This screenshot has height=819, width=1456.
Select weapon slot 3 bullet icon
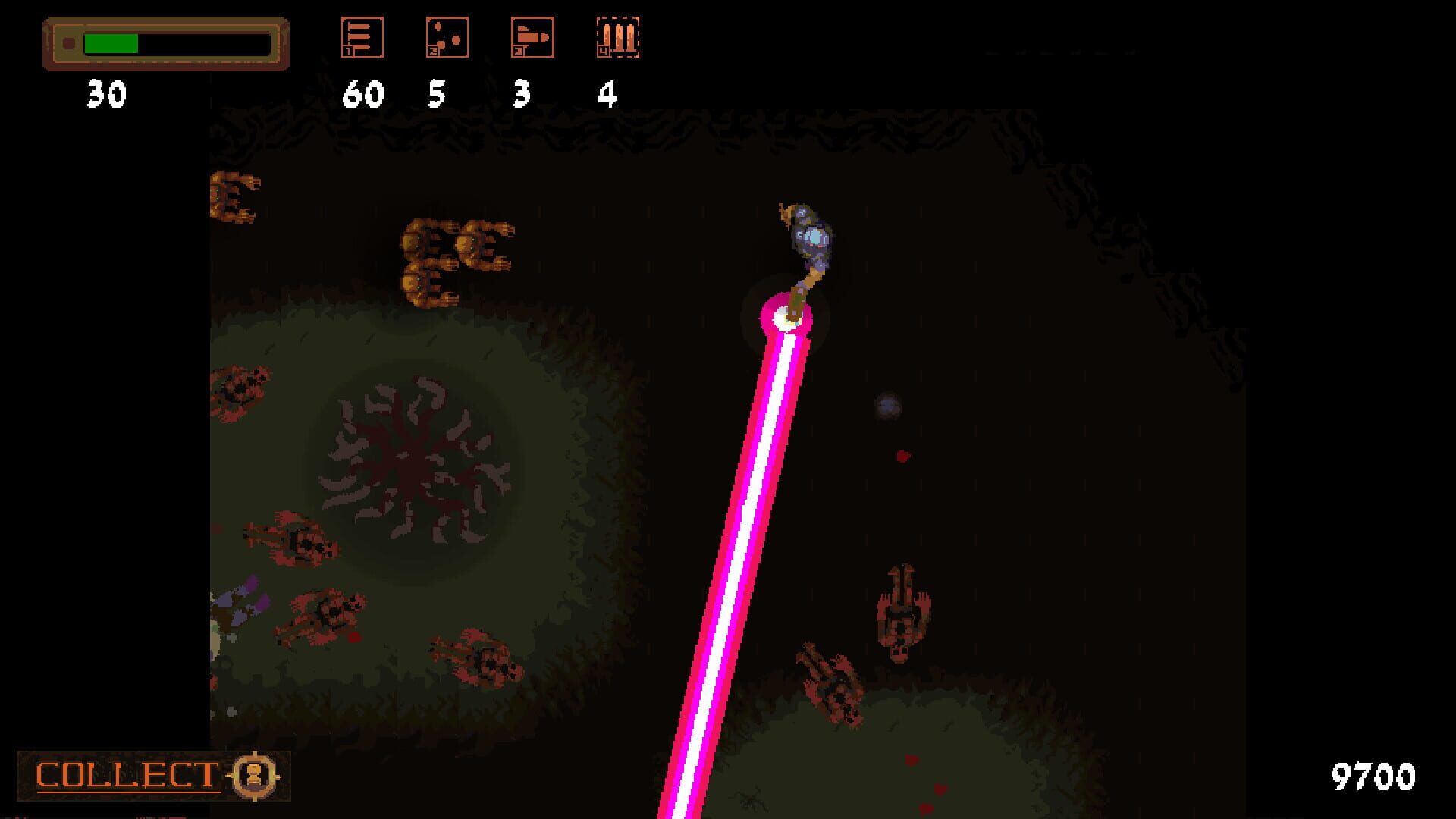pos(533,38)
